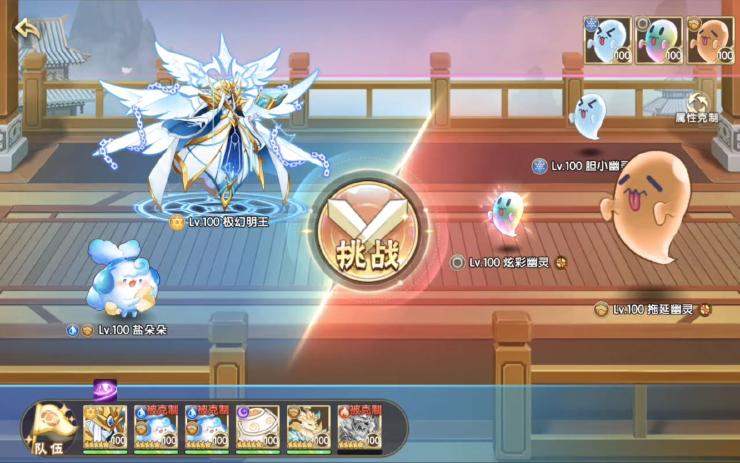Choose the golden armored 极幻明王 team slot
740x463 pixels.
click(105, 426)
